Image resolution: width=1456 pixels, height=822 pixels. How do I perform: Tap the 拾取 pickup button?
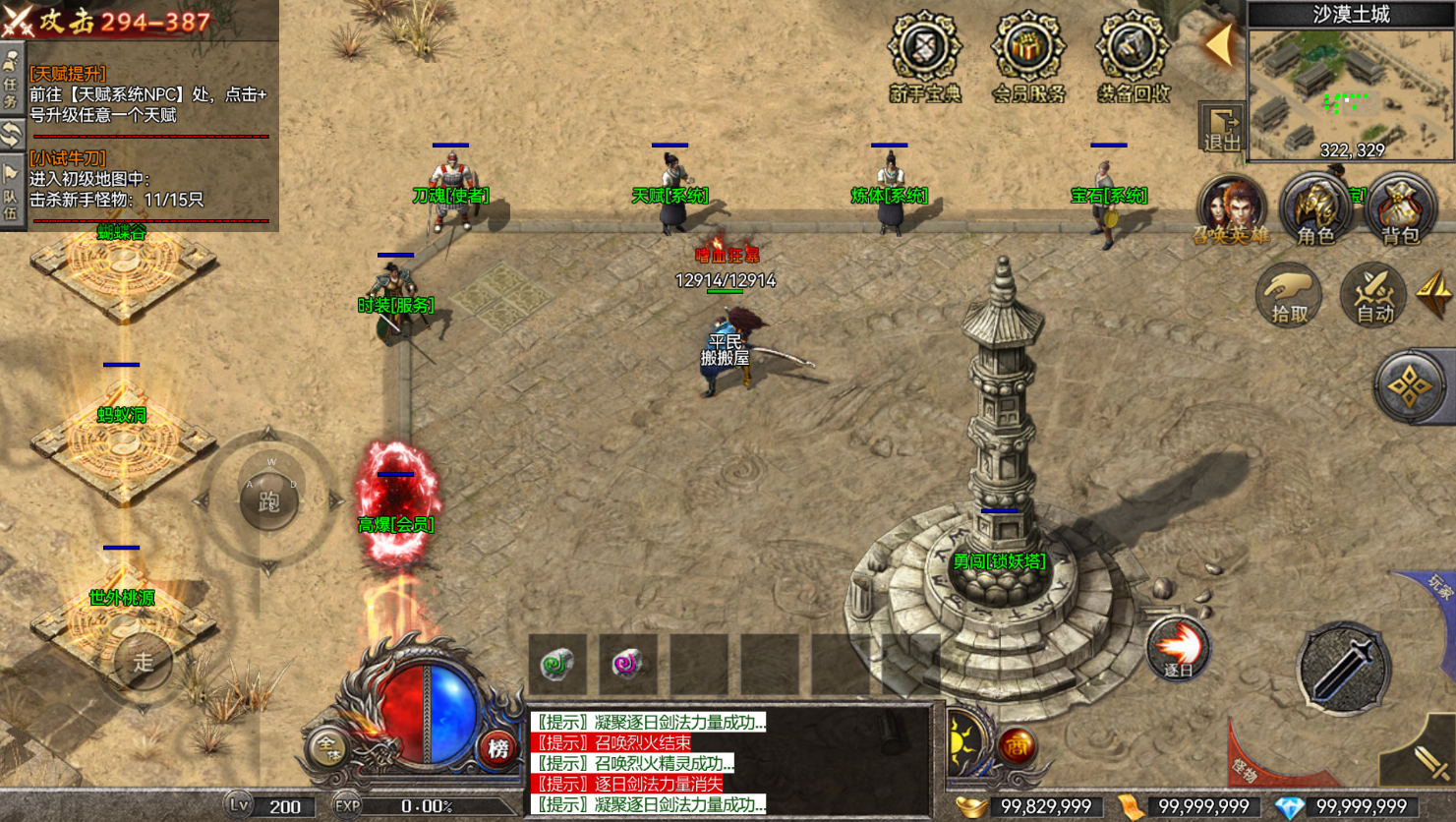pyautogui.click(x=1289, y=294)
